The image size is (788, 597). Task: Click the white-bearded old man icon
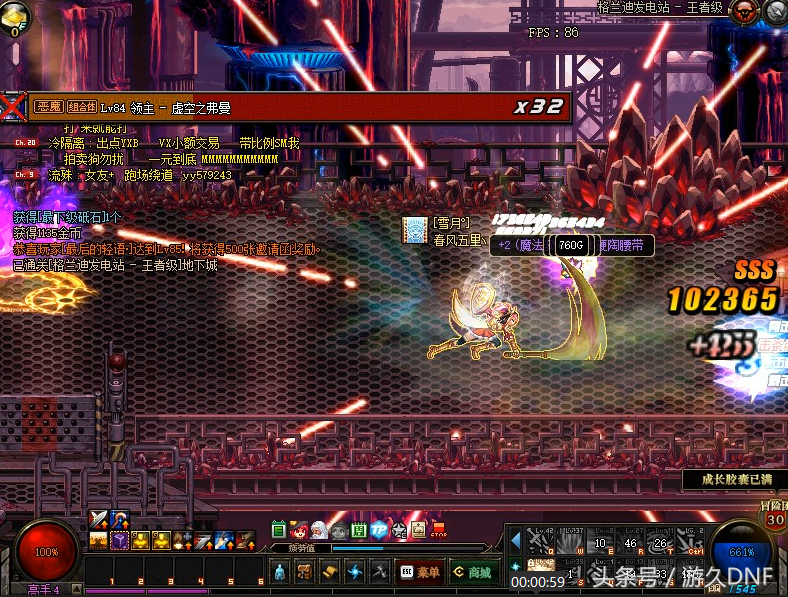click(x=319, y=530)
